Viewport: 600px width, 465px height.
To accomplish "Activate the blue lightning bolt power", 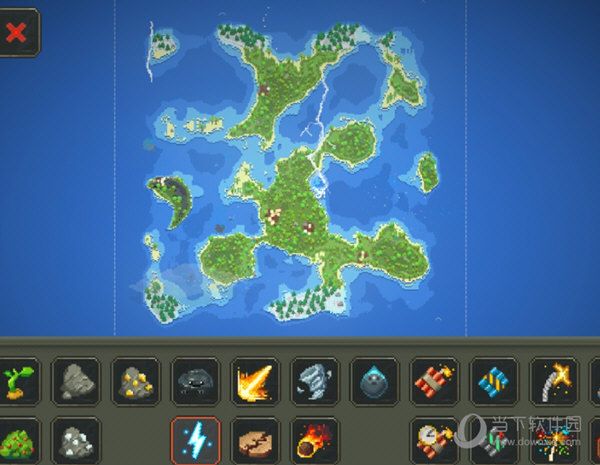I will click(195, 440).
